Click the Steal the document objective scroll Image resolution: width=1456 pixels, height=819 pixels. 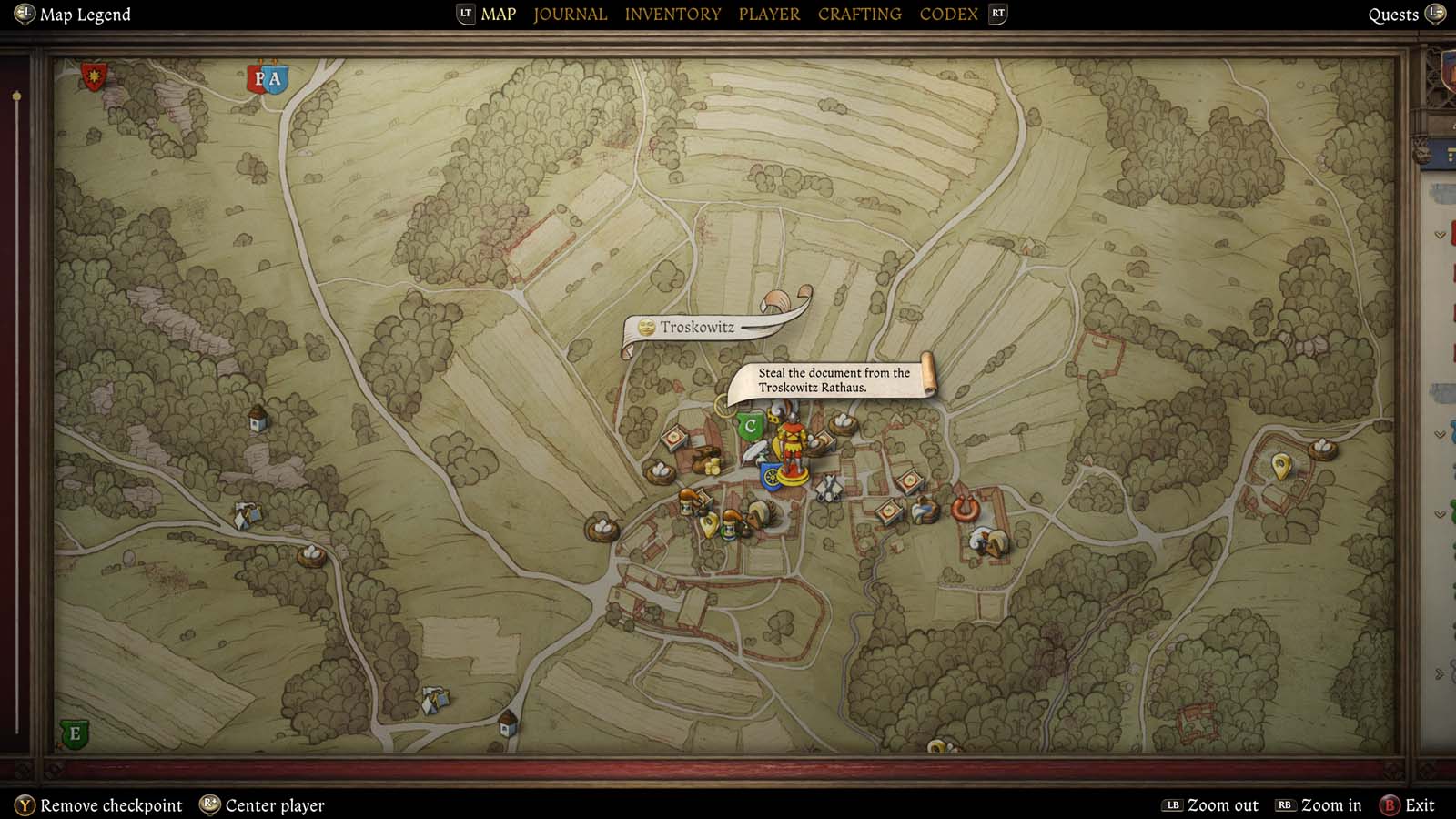pos(834,379)
